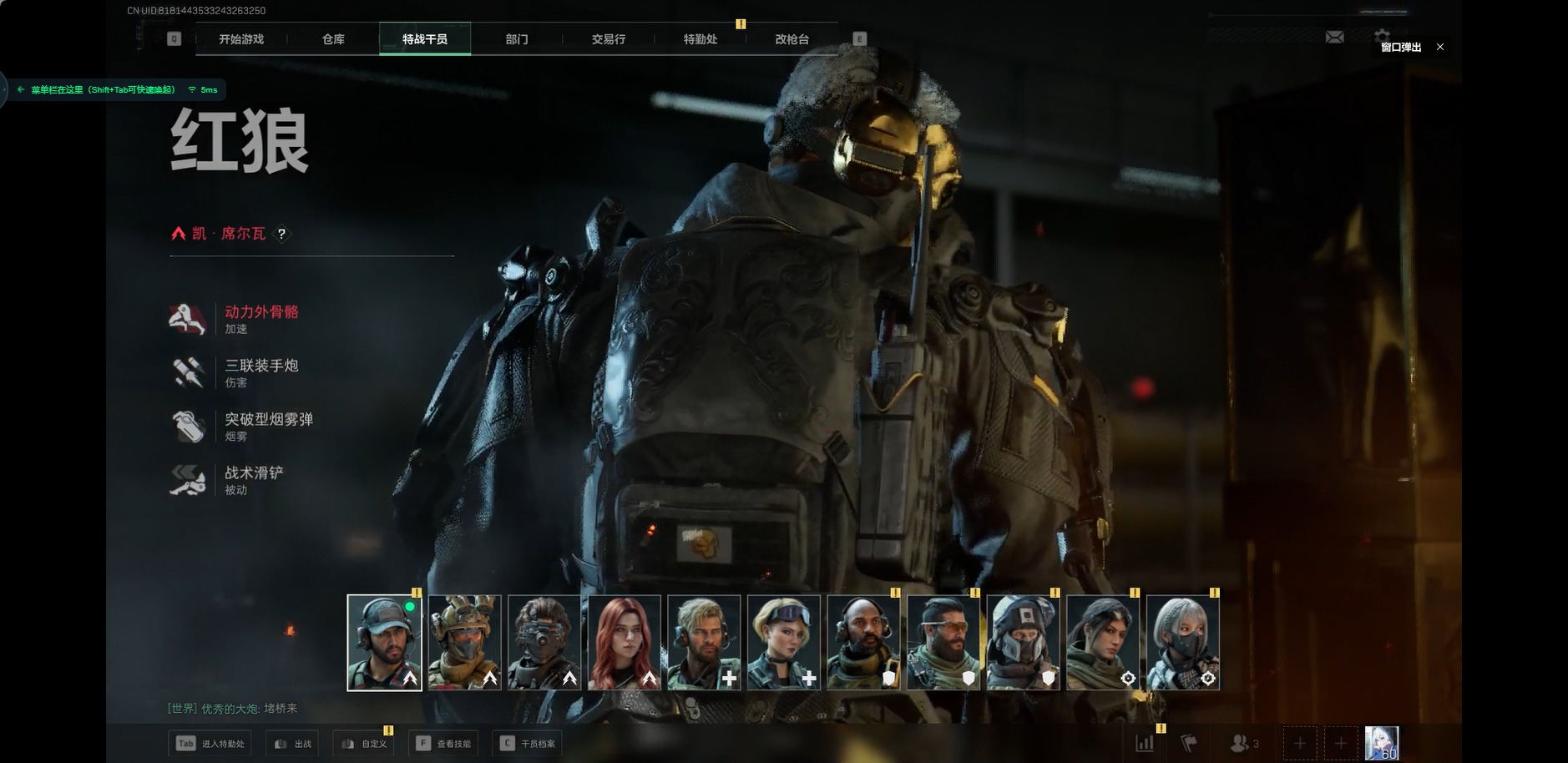View the 动力外骨骼 exoskeleton skill
Viewport: 1568px width, 763px height.
pos(260,318)
